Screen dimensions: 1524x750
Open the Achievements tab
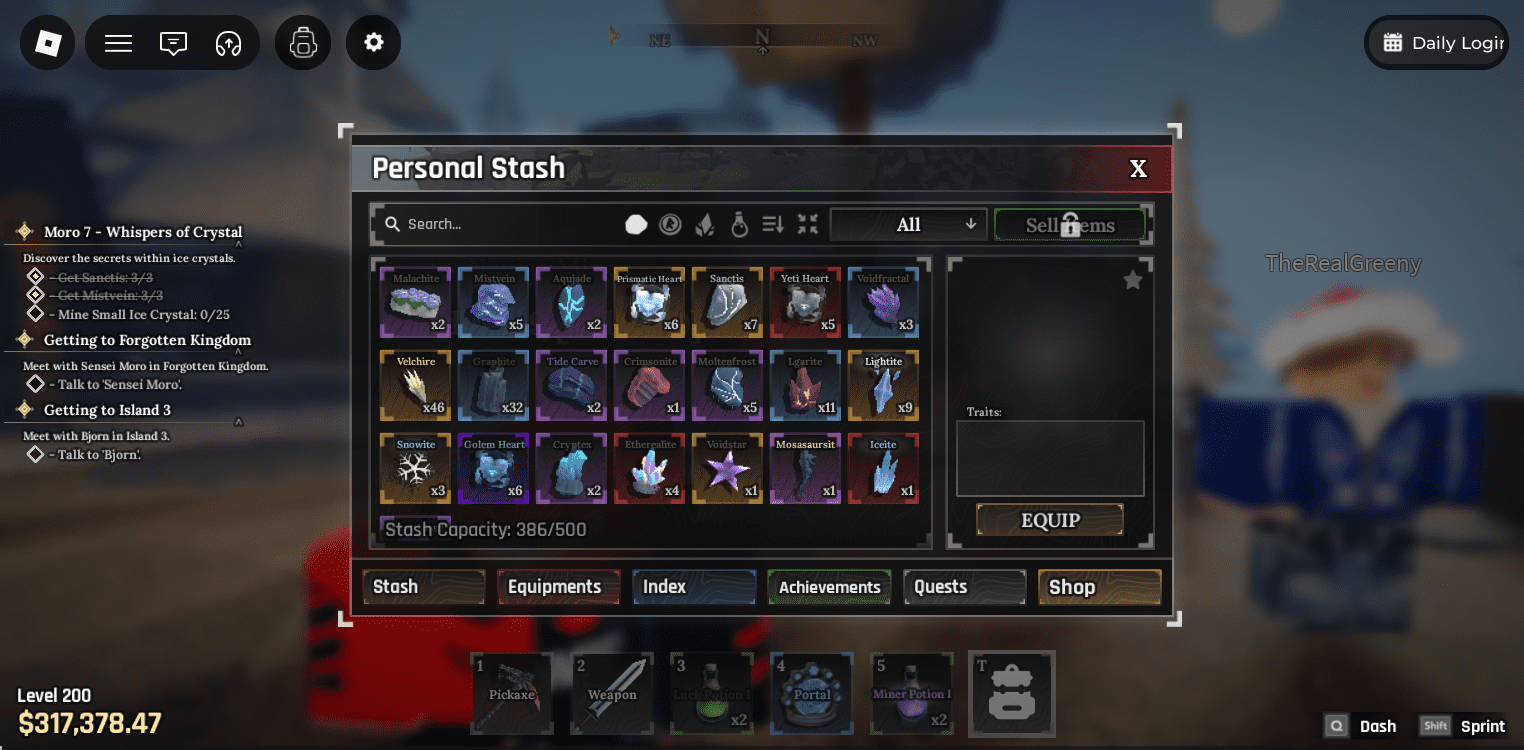[x=828, y=587]
